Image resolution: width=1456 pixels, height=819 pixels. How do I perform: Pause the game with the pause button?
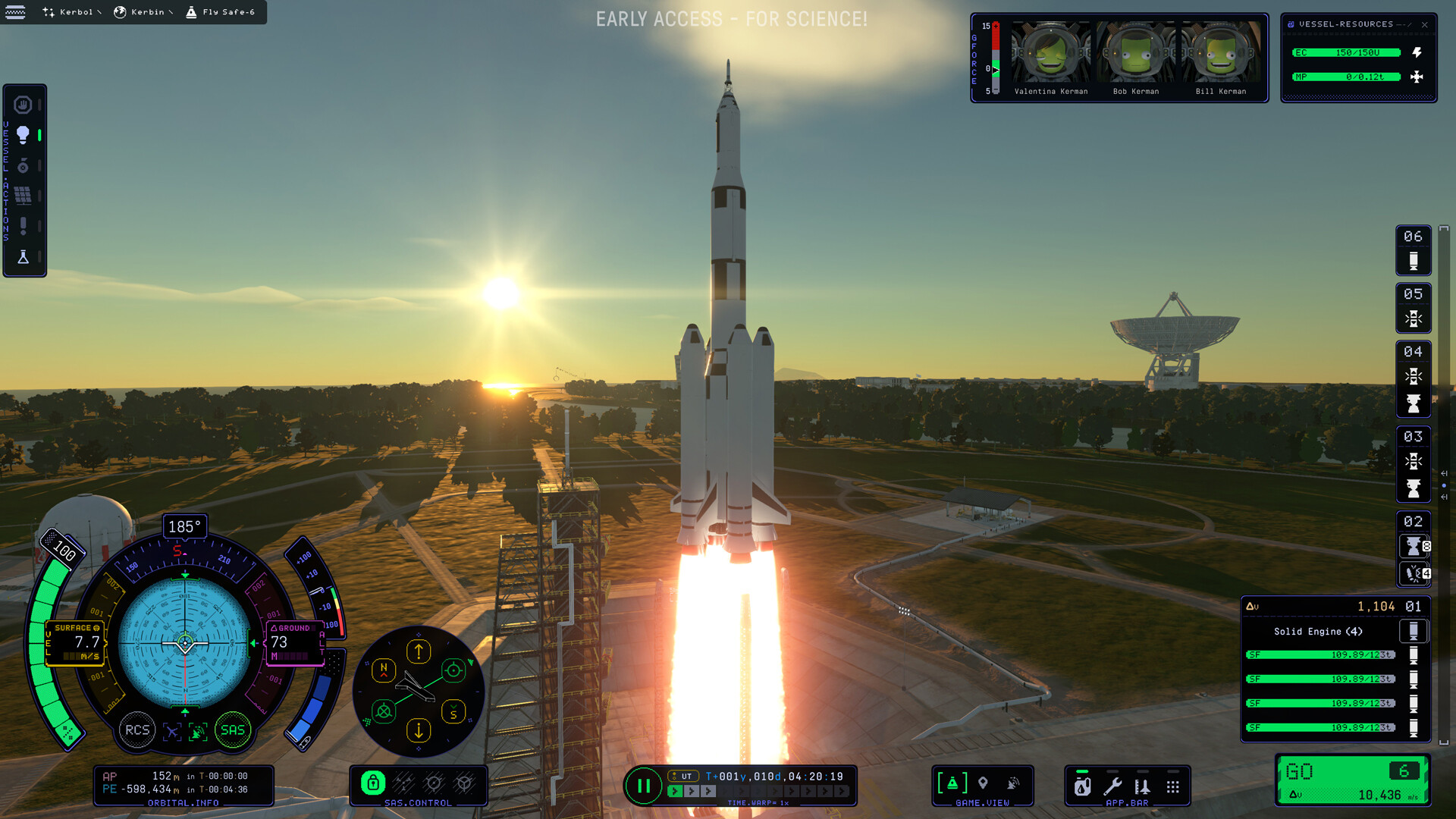(644, 786)
